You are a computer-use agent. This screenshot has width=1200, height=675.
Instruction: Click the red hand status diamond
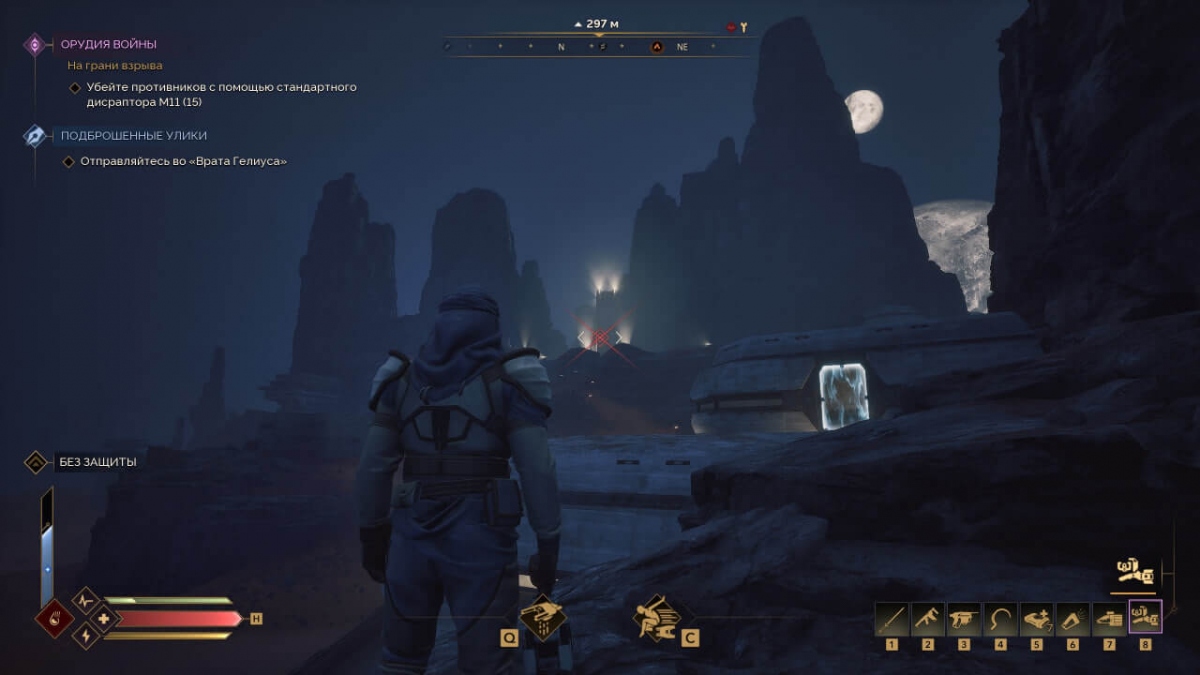(x=54, y=618)
